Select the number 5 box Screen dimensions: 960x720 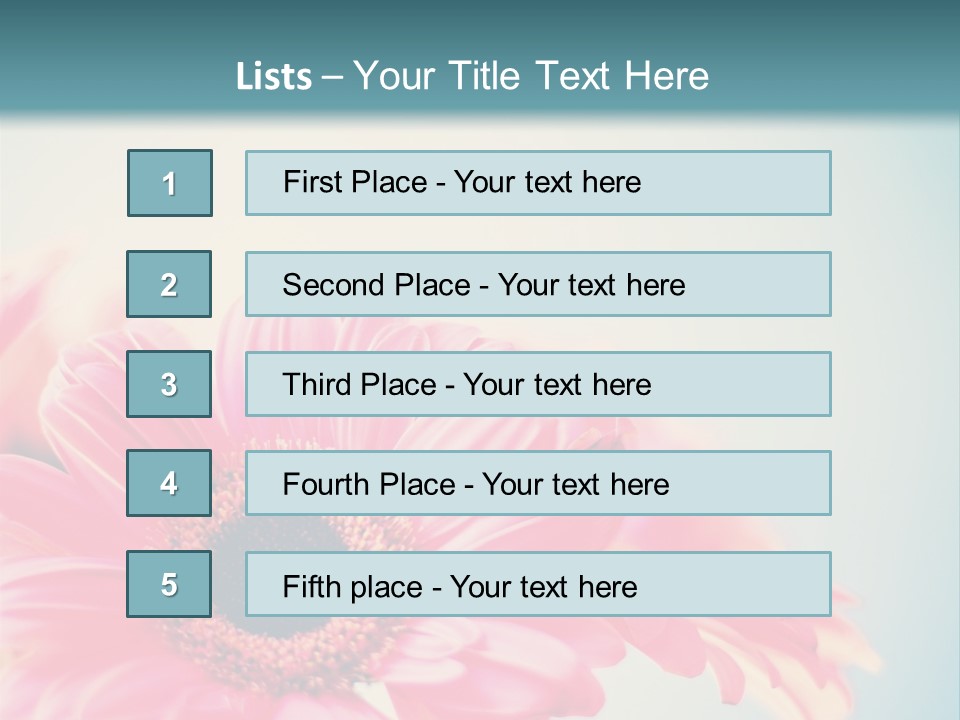click(x=169, y=584)
